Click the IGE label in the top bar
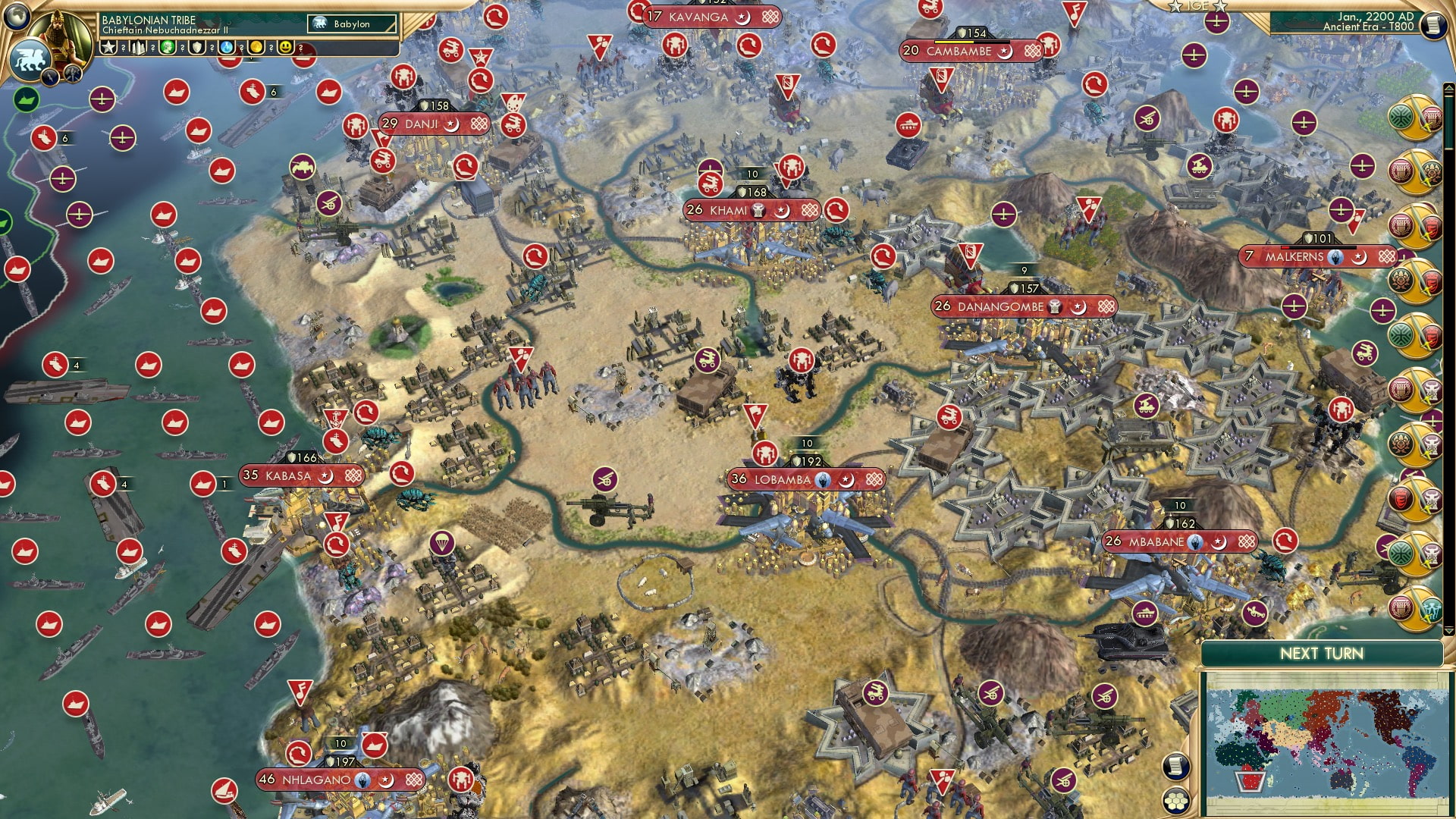 [1197, 7]
